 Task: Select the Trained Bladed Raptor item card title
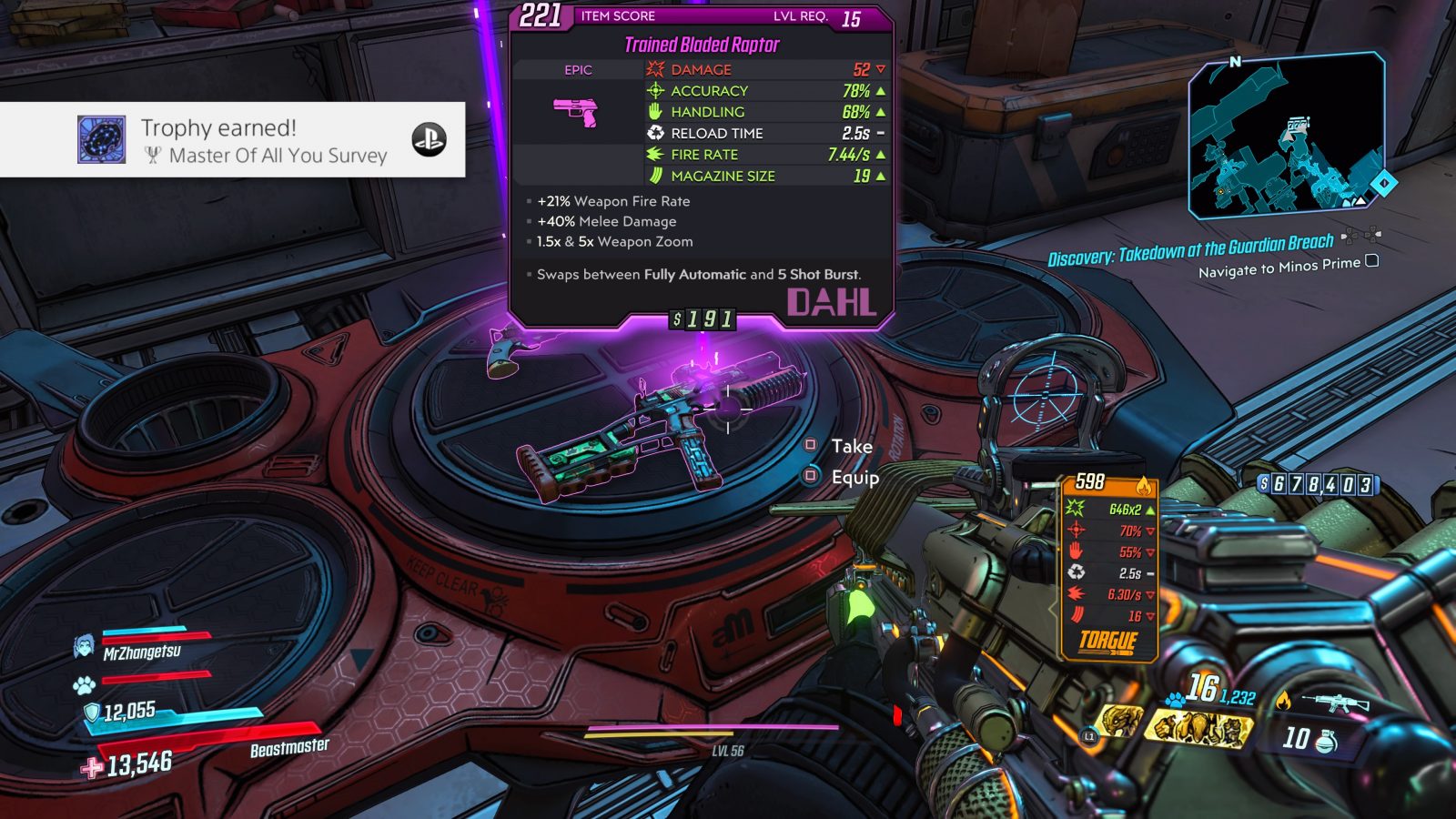click(702, 45)
